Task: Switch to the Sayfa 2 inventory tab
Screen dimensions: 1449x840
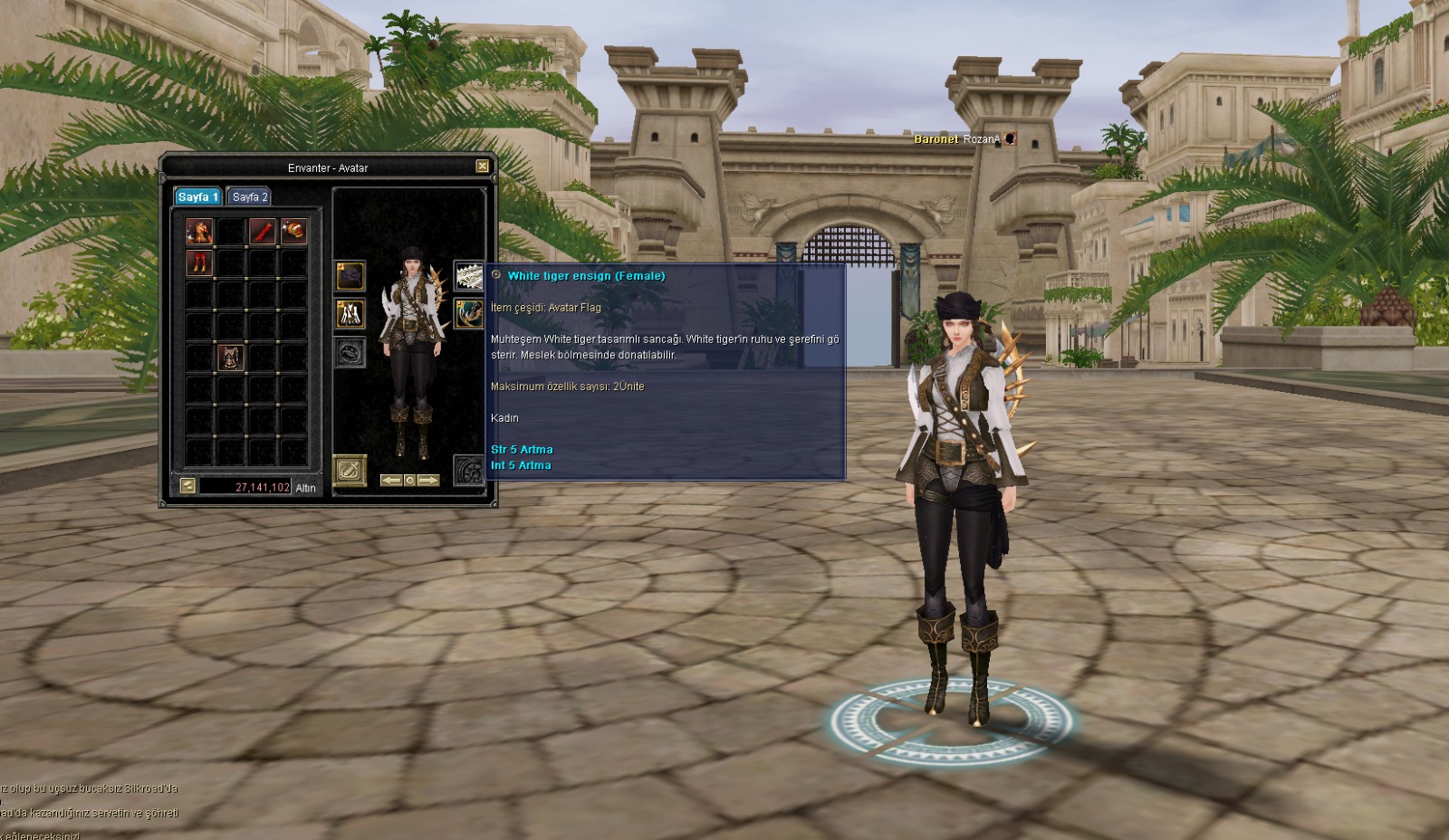Action: (249, 196)
